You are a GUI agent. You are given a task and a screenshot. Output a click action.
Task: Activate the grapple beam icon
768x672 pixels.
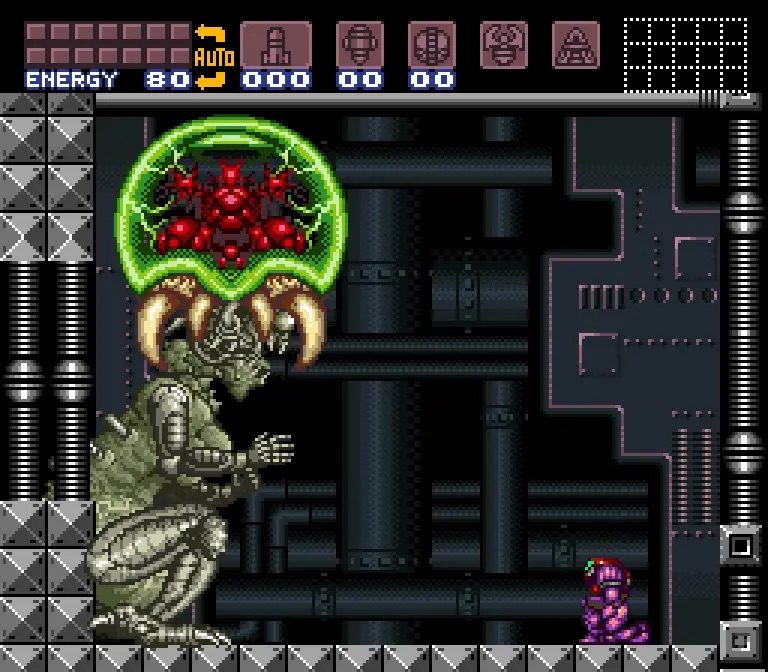[504, 45]
